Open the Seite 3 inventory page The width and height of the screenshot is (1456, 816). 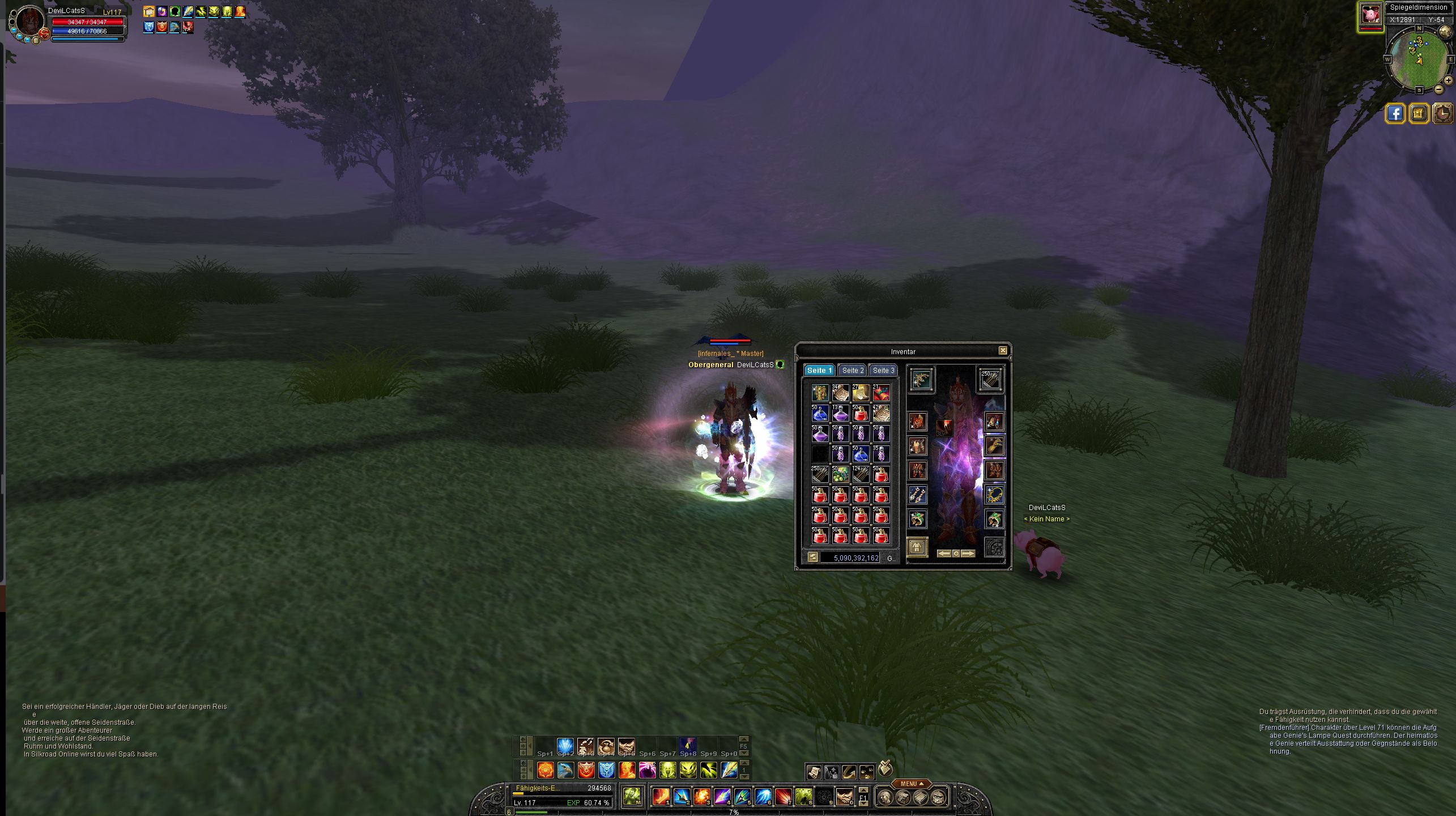(x=883, y=370)
